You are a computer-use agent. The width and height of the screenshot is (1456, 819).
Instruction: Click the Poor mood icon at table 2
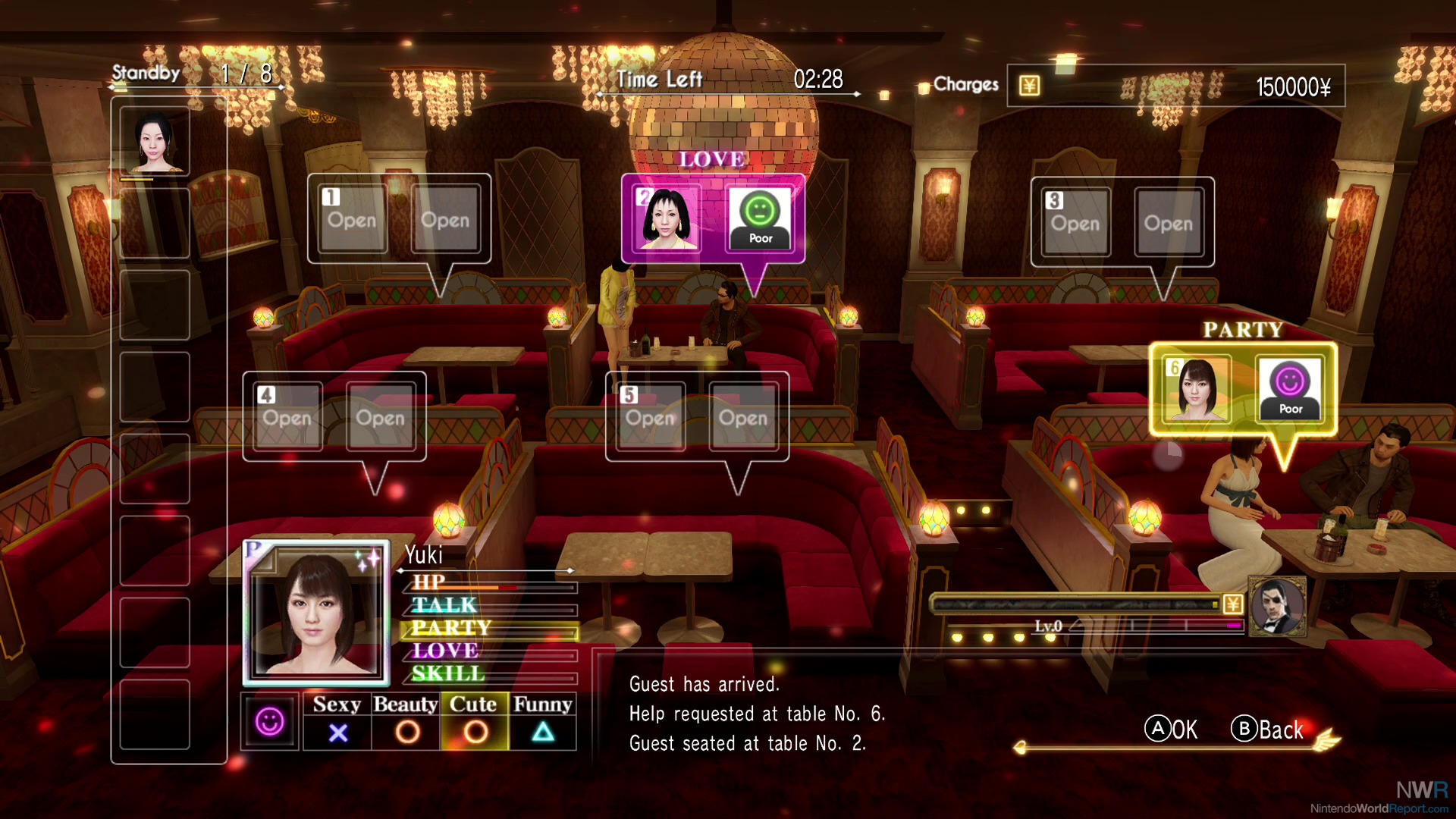[761, 218]
